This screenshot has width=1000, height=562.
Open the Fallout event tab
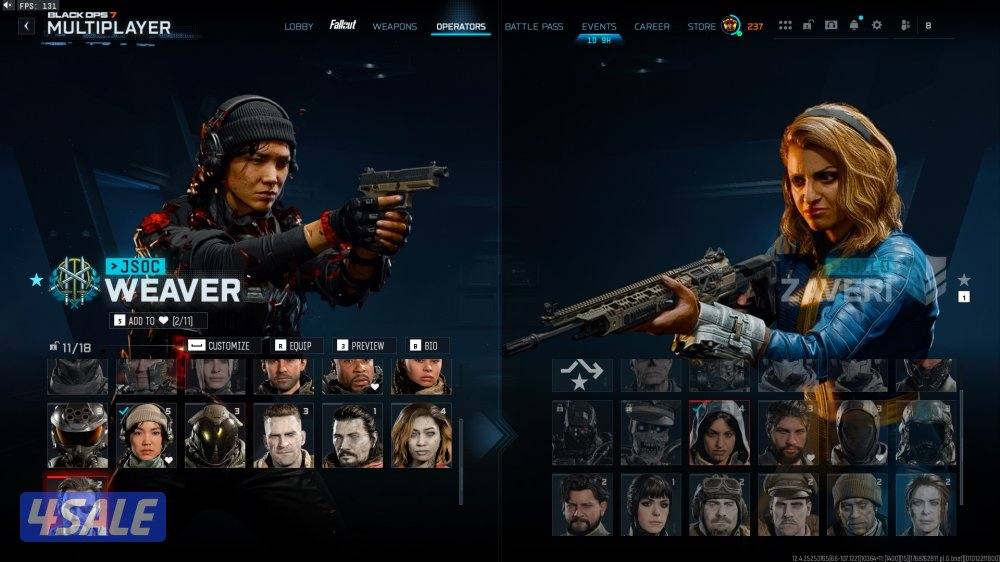(x=343, y=25)
